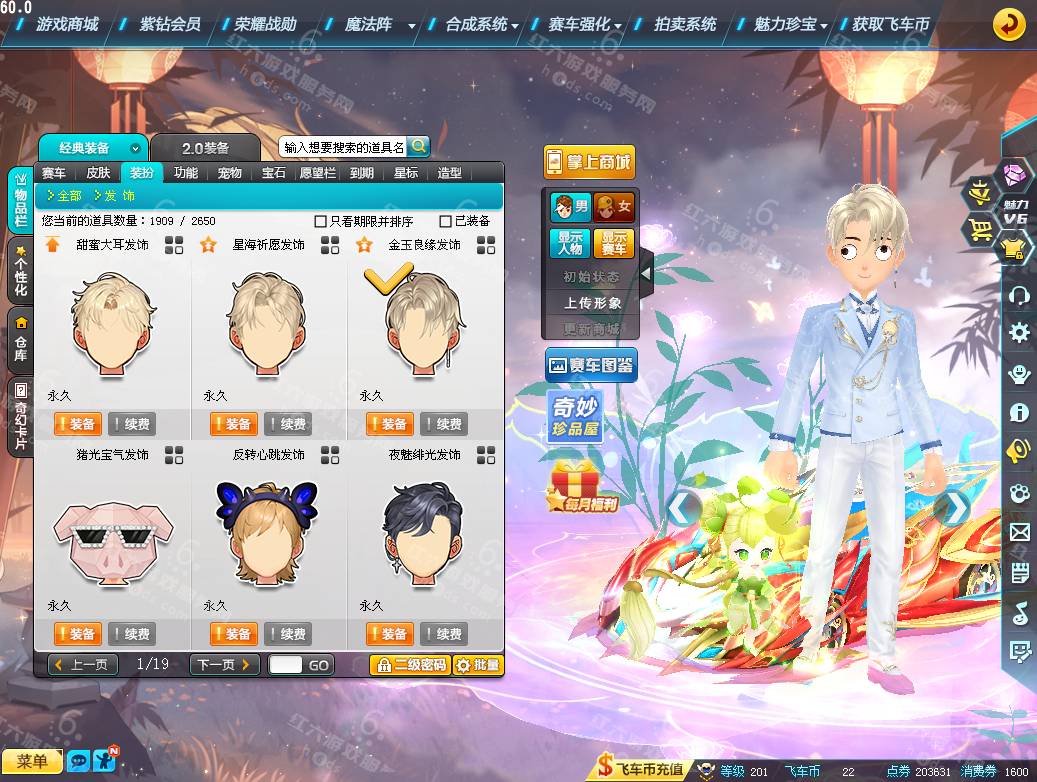
Task: Go to next page with 下一页
Action: point(225,665)
